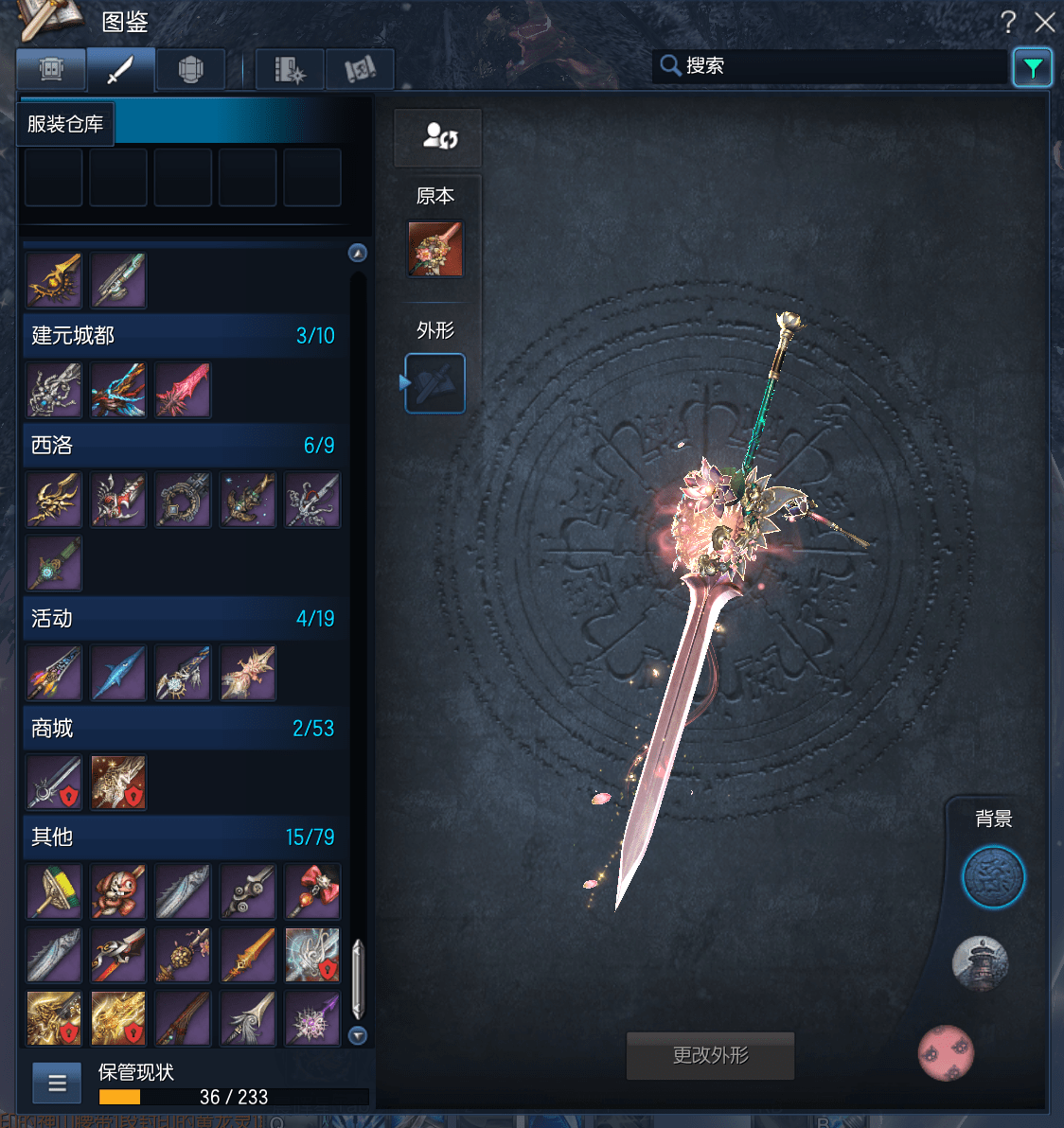
Task: Click the scroll down arrow button
Action: click(x=358, y=1035)
